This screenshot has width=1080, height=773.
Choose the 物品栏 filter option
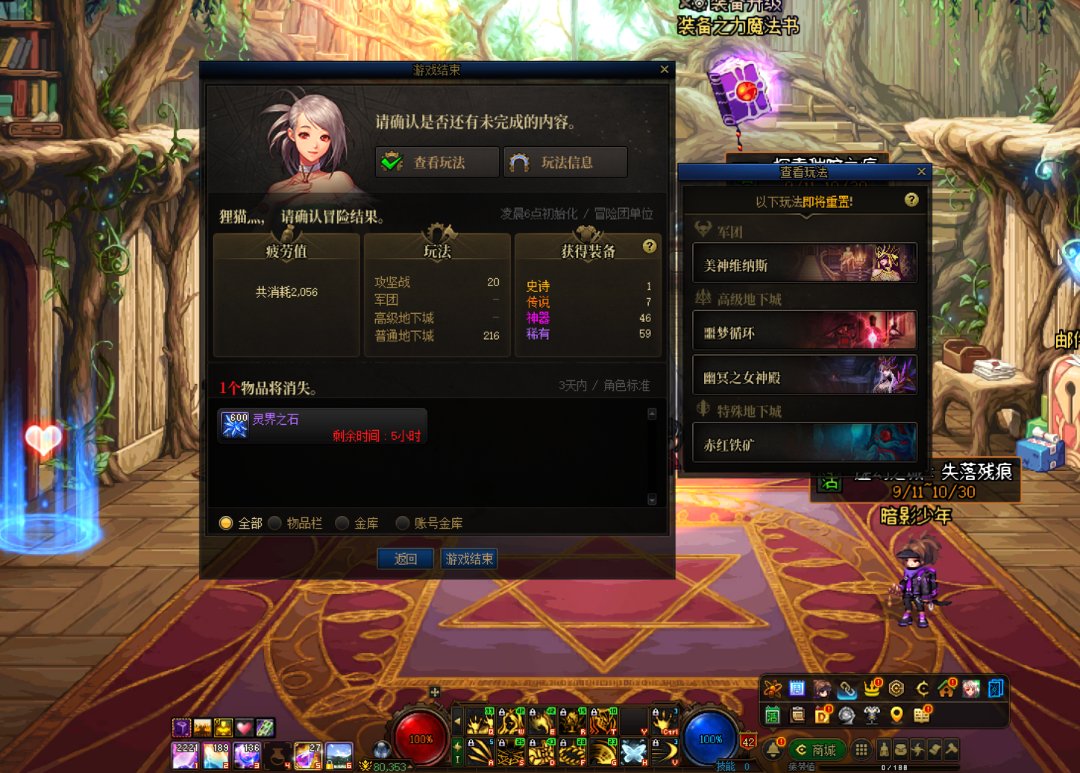click(275, 523)
